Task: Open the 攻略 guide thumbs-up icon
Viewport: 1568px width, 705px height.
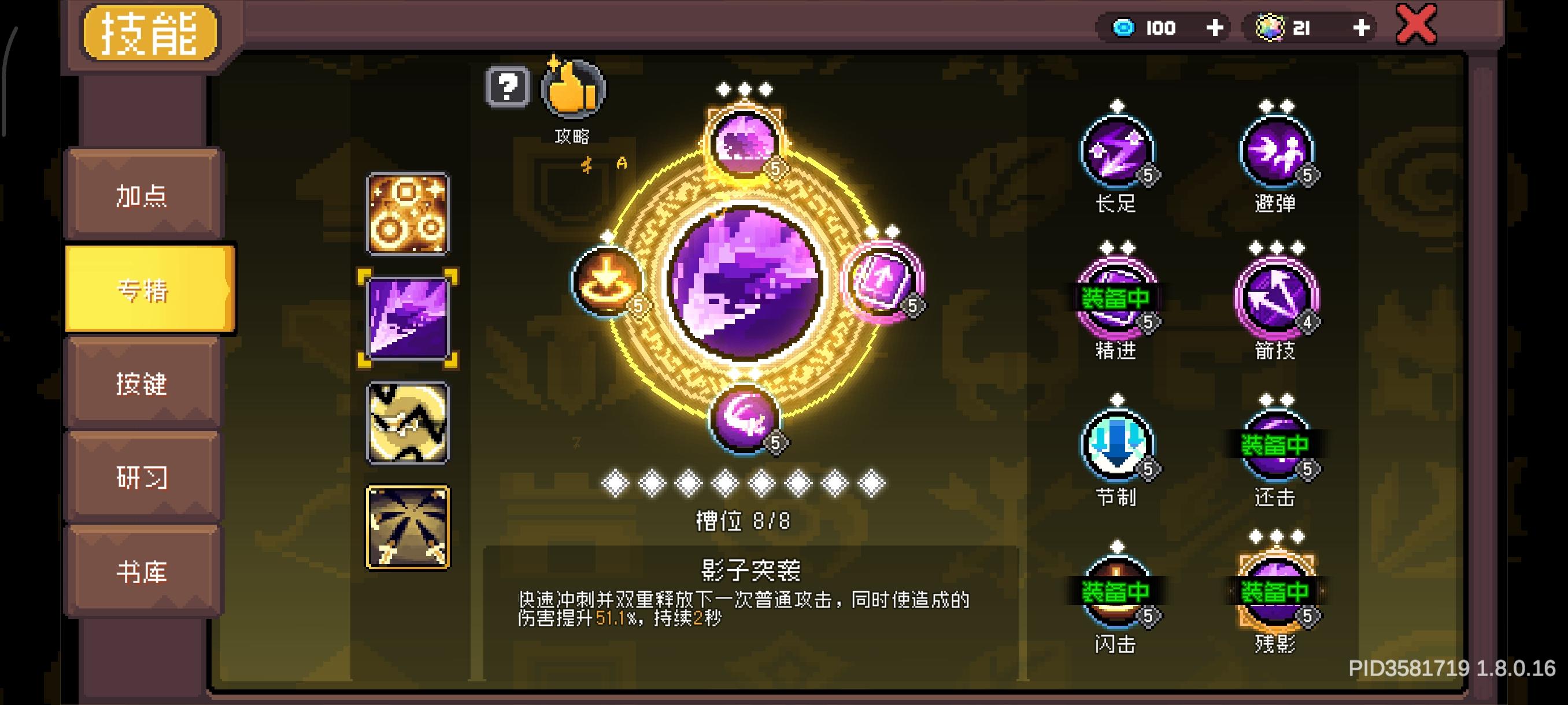Action: [x=570, y=88]
